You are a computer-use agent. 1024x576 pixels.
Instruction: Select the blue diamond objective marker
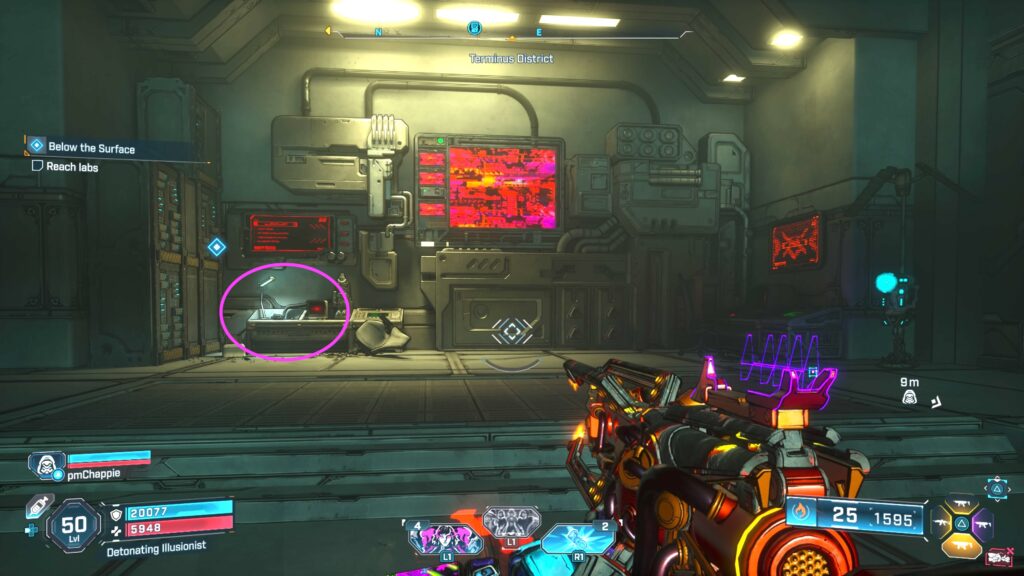pos(216,247)
